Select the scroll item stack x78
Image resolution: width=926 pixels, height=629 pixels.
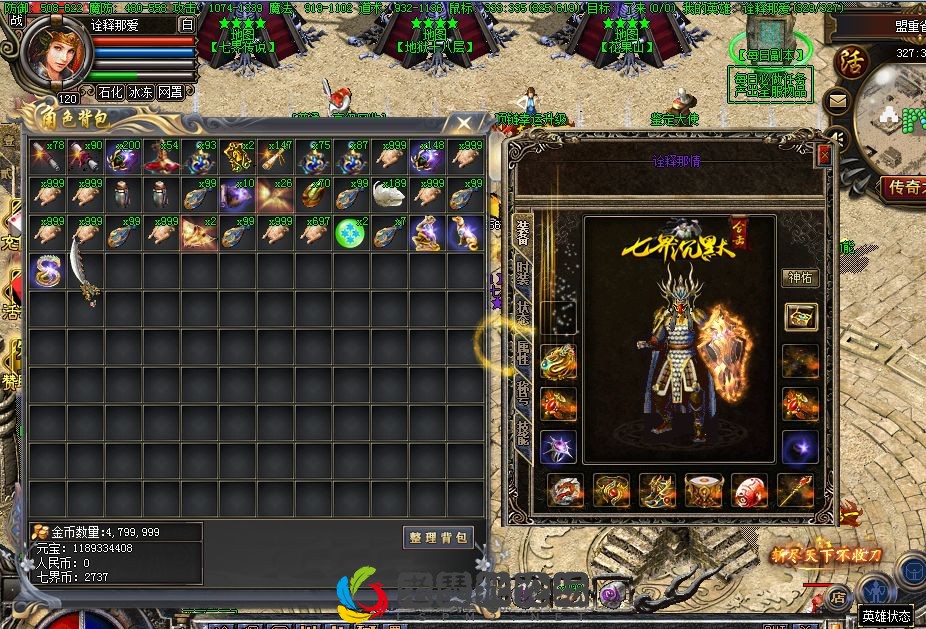coord(48,156)
